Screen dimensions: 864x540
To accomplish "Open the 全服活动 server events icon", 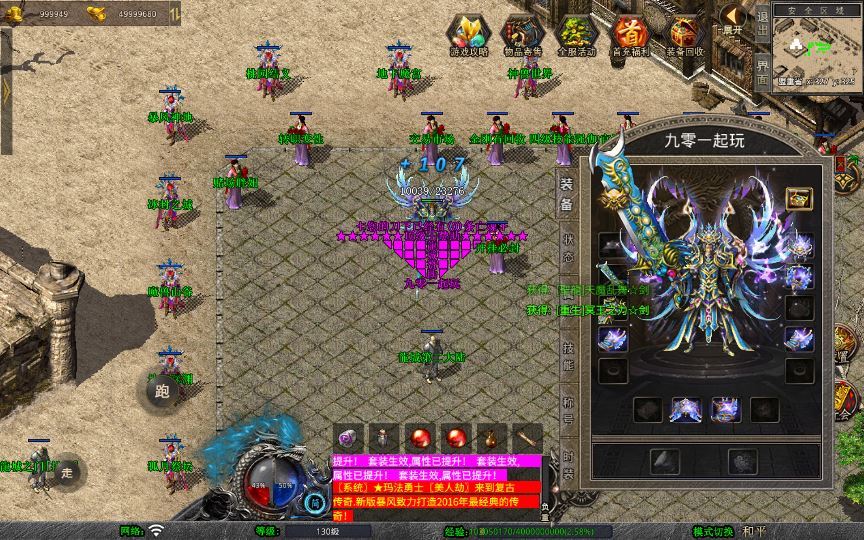I will pos(575,34).
